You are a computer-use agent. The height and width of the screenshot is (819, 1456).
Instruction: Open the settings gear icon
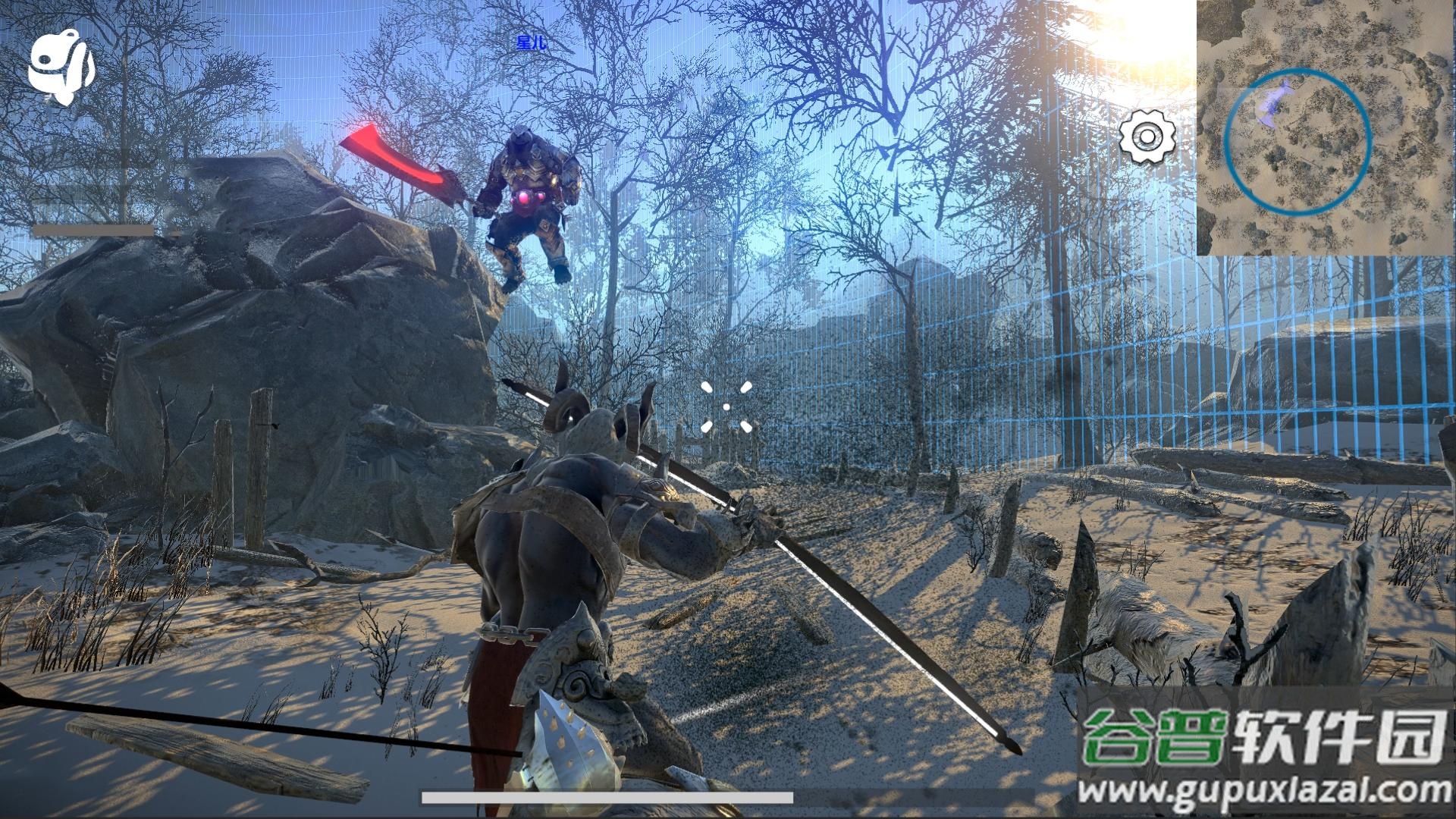click(1147, 136)
